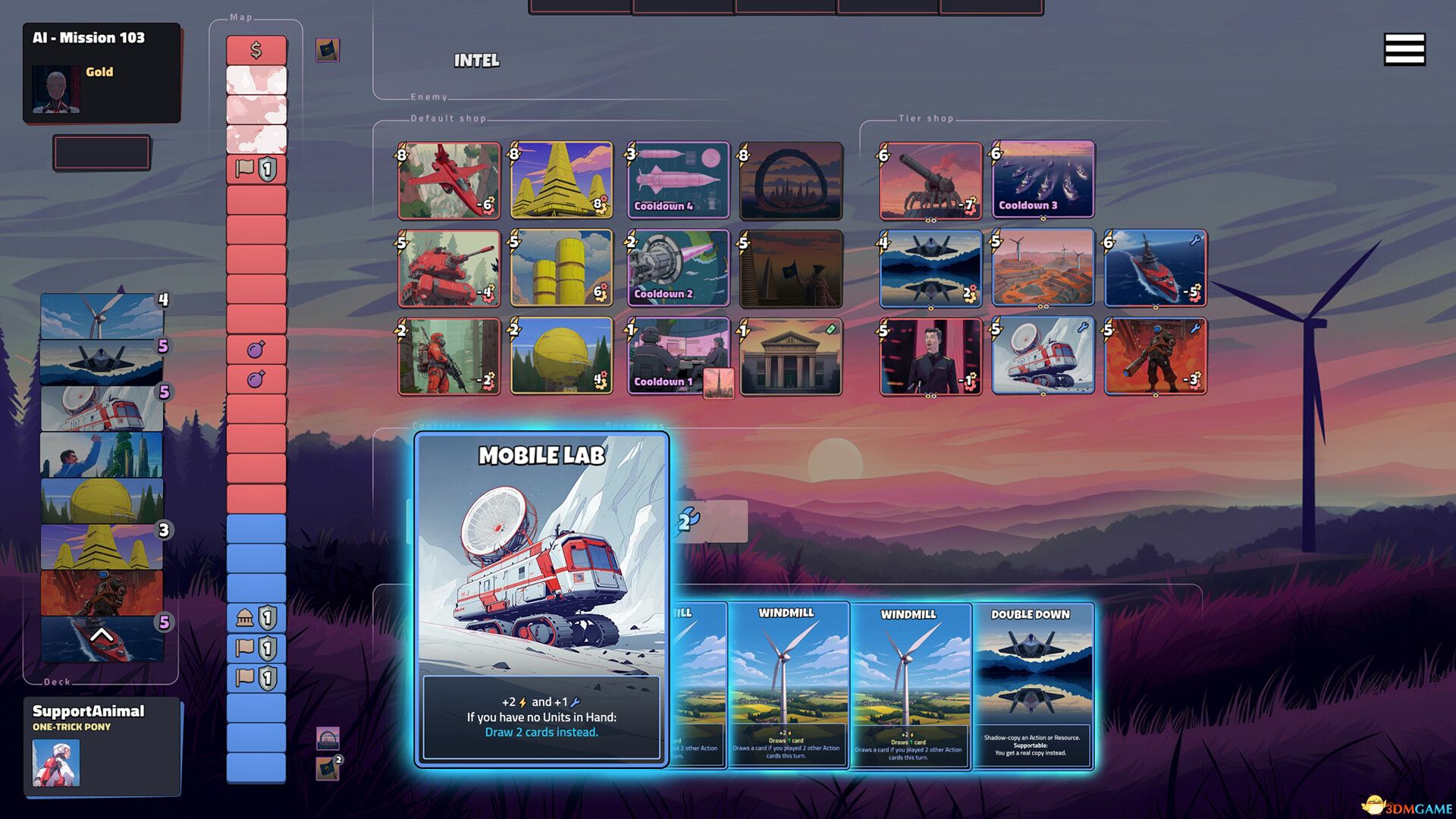Viewport: 1456px width, 819px height.
Task: Select the highlighted Mobile Lab card
Action: (541, 599)
